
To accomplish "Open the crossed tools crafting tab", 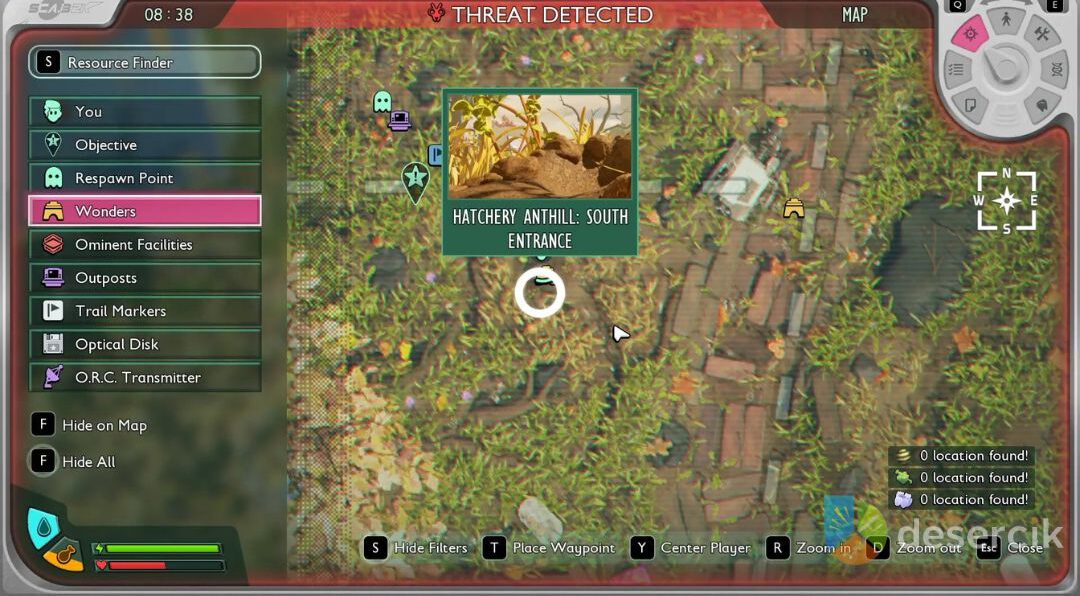I will pyautogui.click(x=1041, y=36).
